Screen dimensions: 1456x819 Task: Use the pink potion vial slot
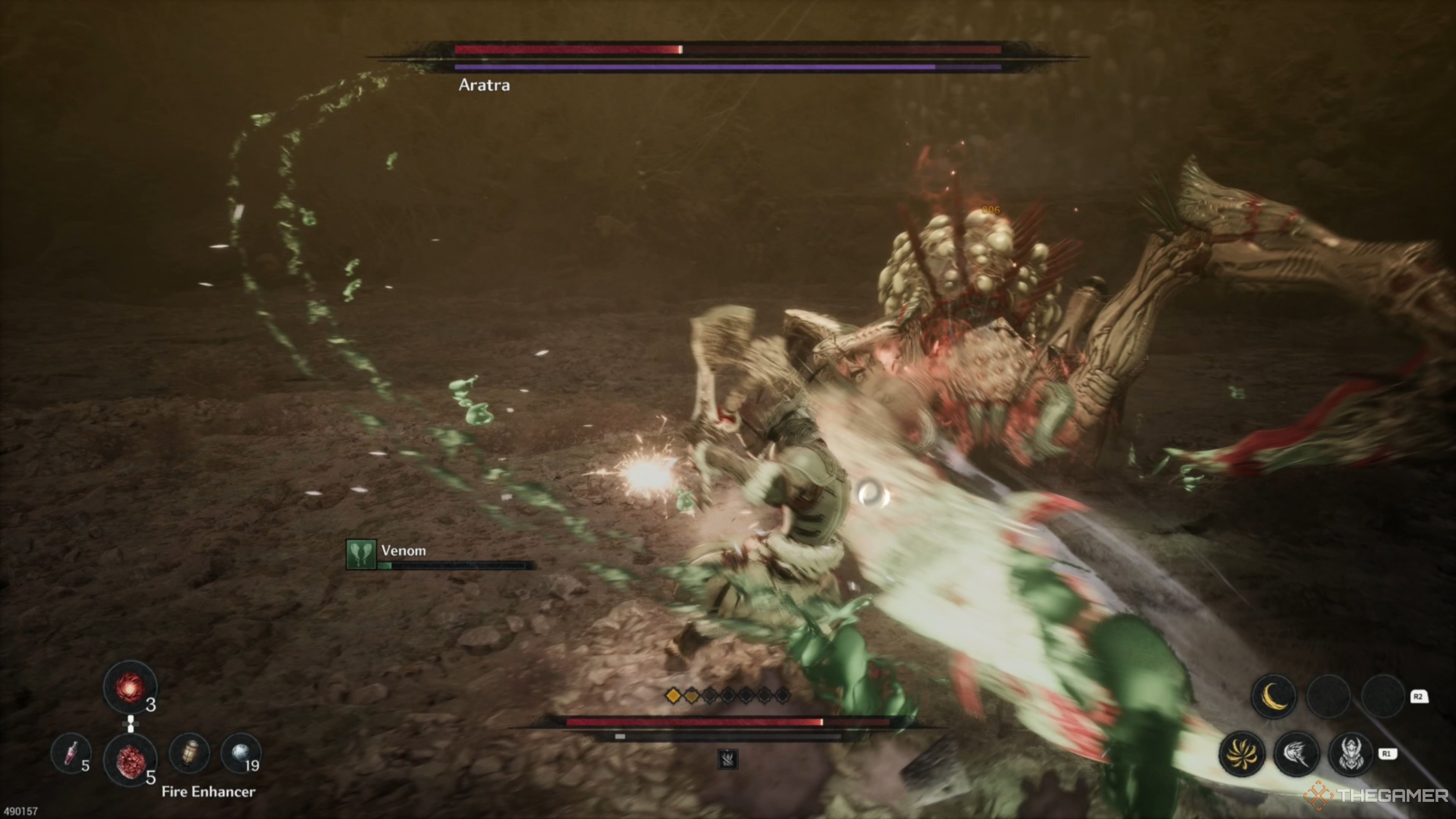tap(71, 753)
